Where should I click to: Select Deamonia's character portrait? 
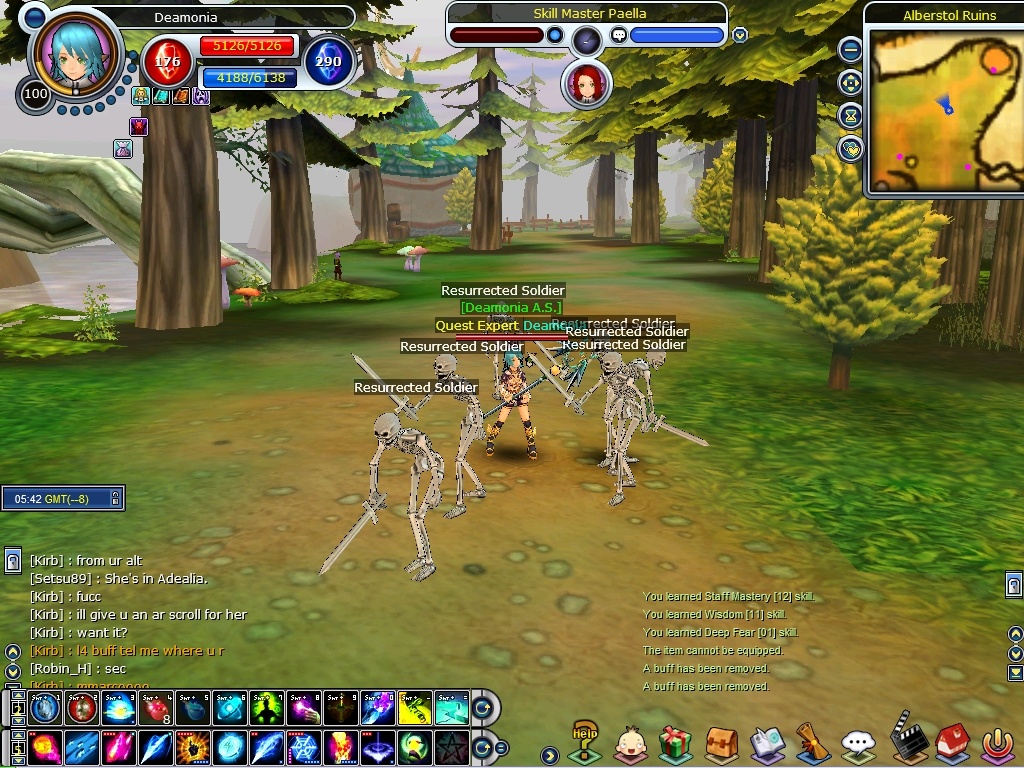click(74, 57)
